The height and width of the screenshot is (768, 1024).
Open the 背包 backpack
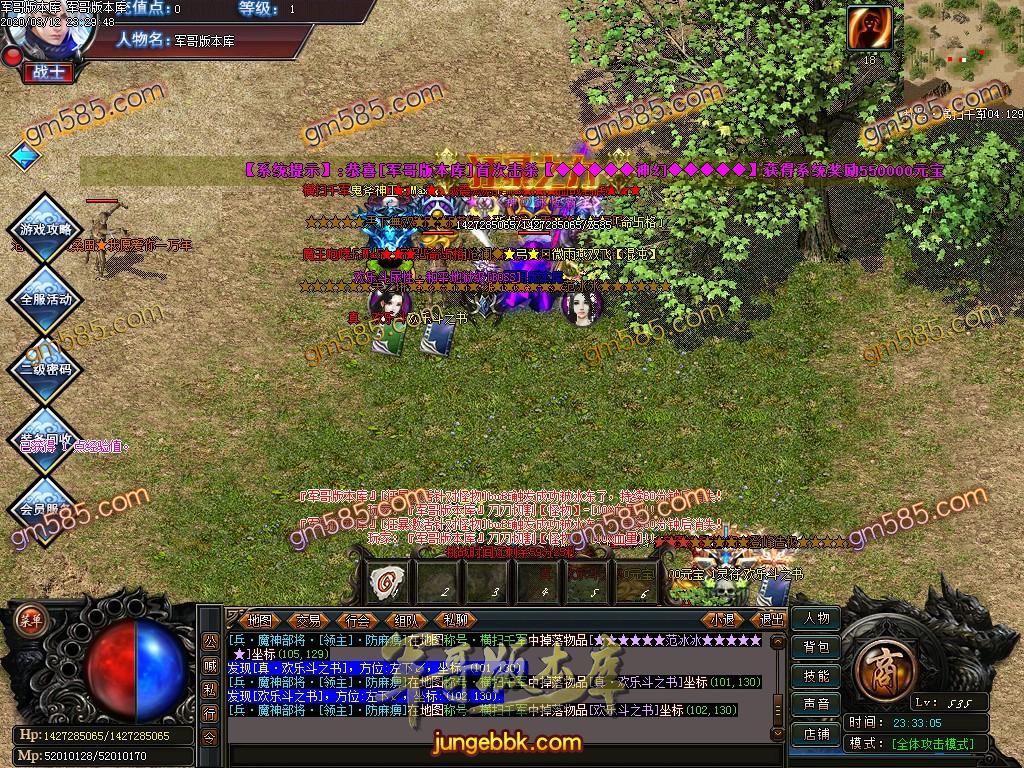816,647
